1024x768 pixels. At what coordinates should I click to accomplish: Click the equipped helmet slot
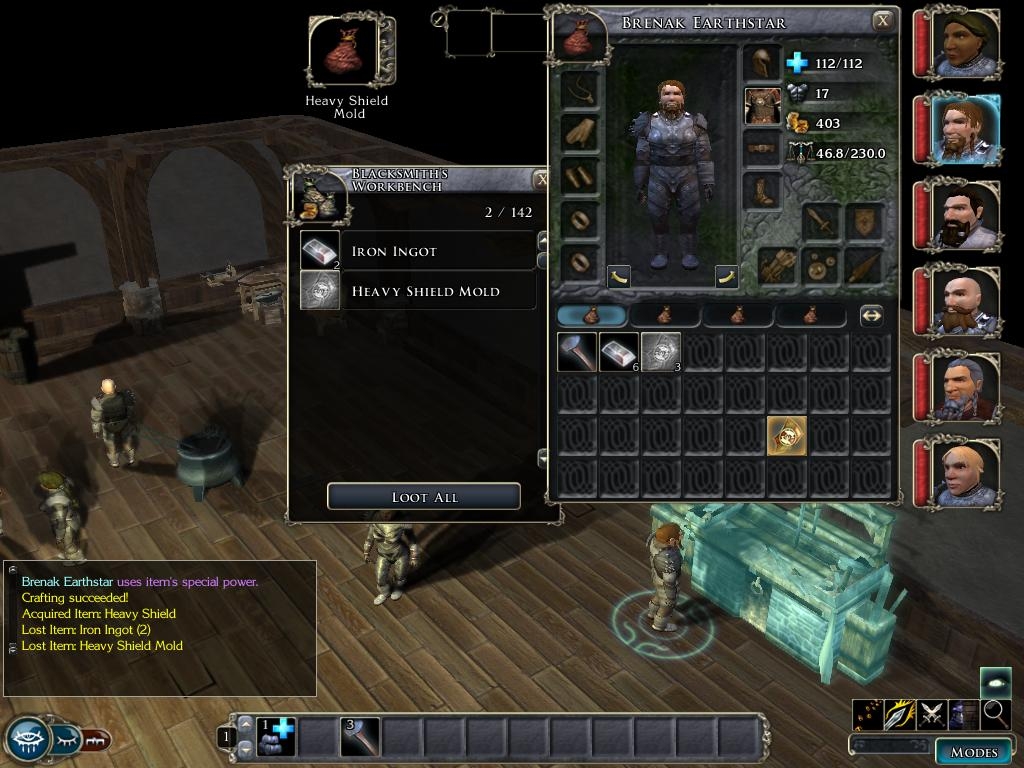click(762, 63)
